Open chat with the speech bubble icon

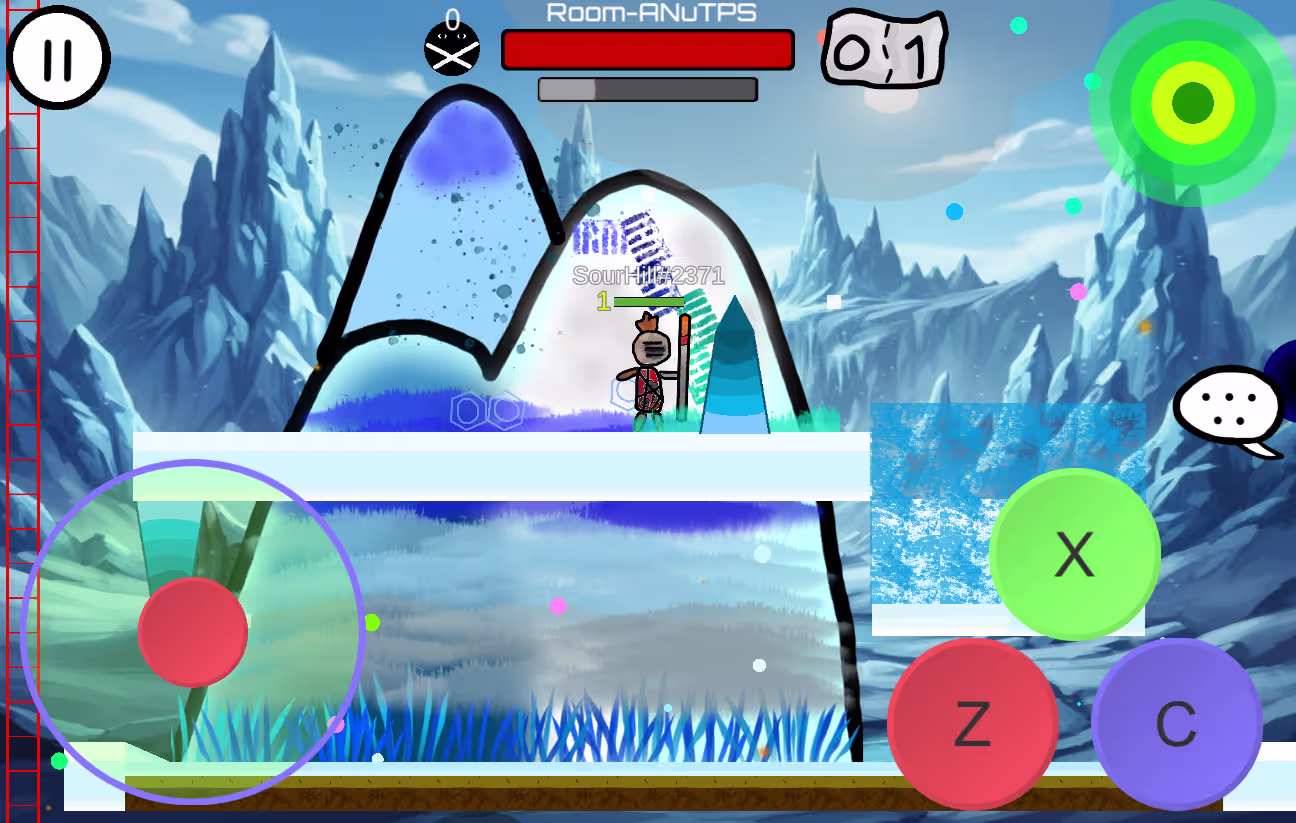click(x=1228, y=404)
